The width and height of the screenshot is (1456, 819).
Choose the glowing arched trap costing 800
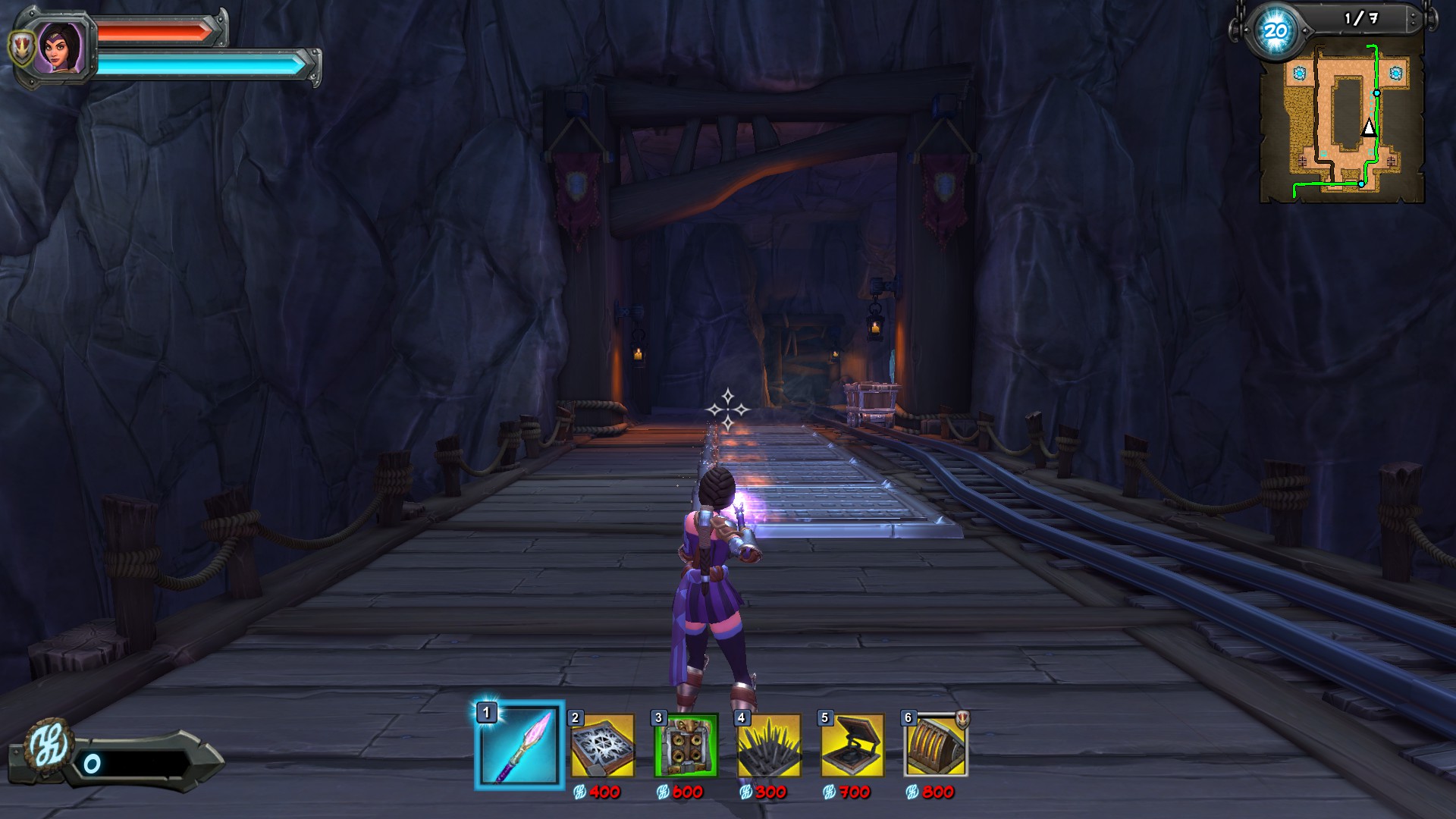point(936,746)
